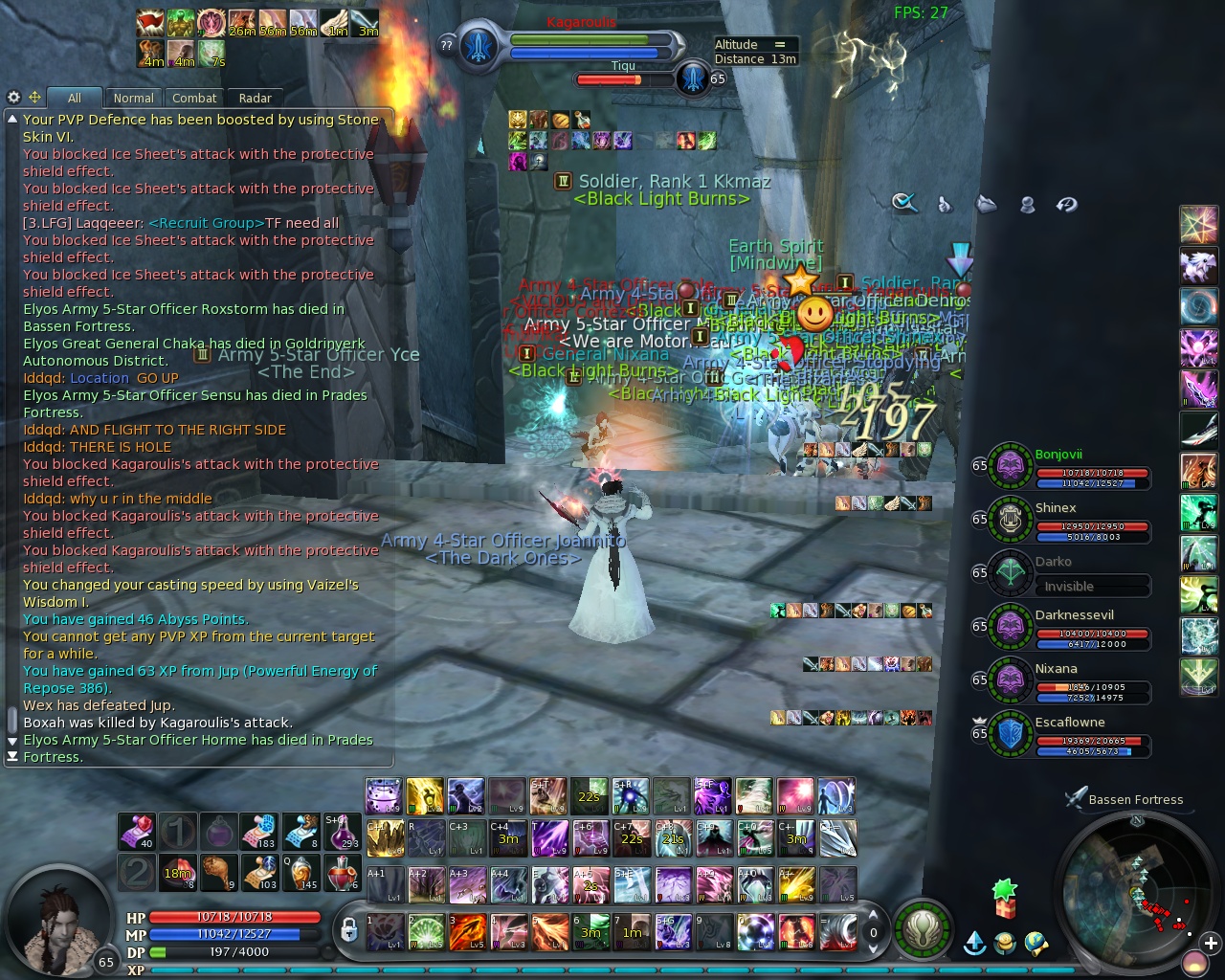
Task: Click the return-skill clock icon in the top toolbar
Action: coord(1066,204)
